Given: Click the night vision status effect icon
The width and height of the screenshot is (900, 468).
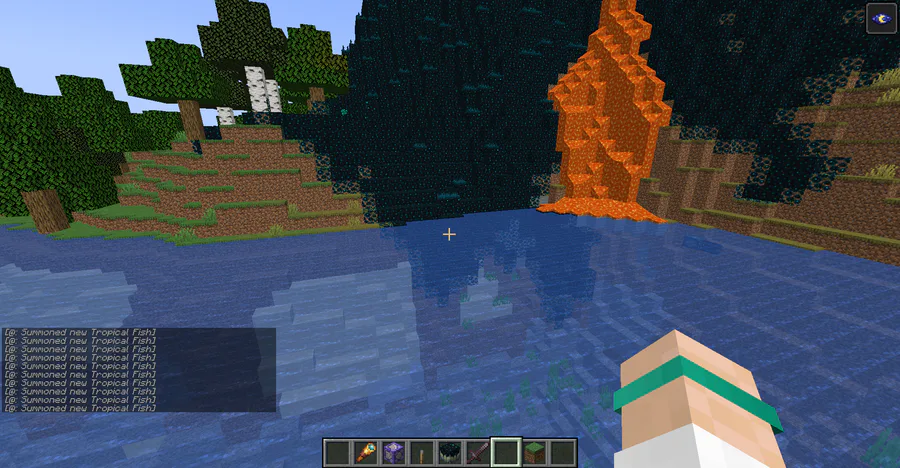Looking at the screenshot, I should [x=881, y=17].
